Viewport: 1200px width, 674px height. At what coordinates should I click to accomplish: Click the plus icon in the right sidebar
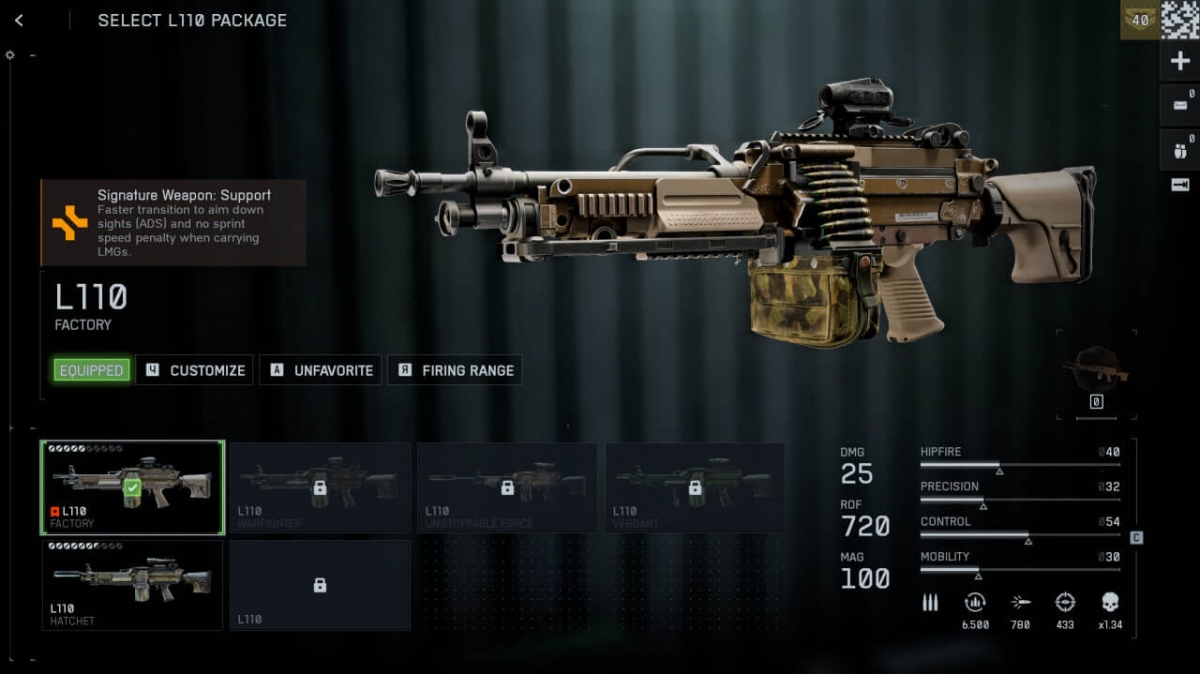click(1180, 62)
